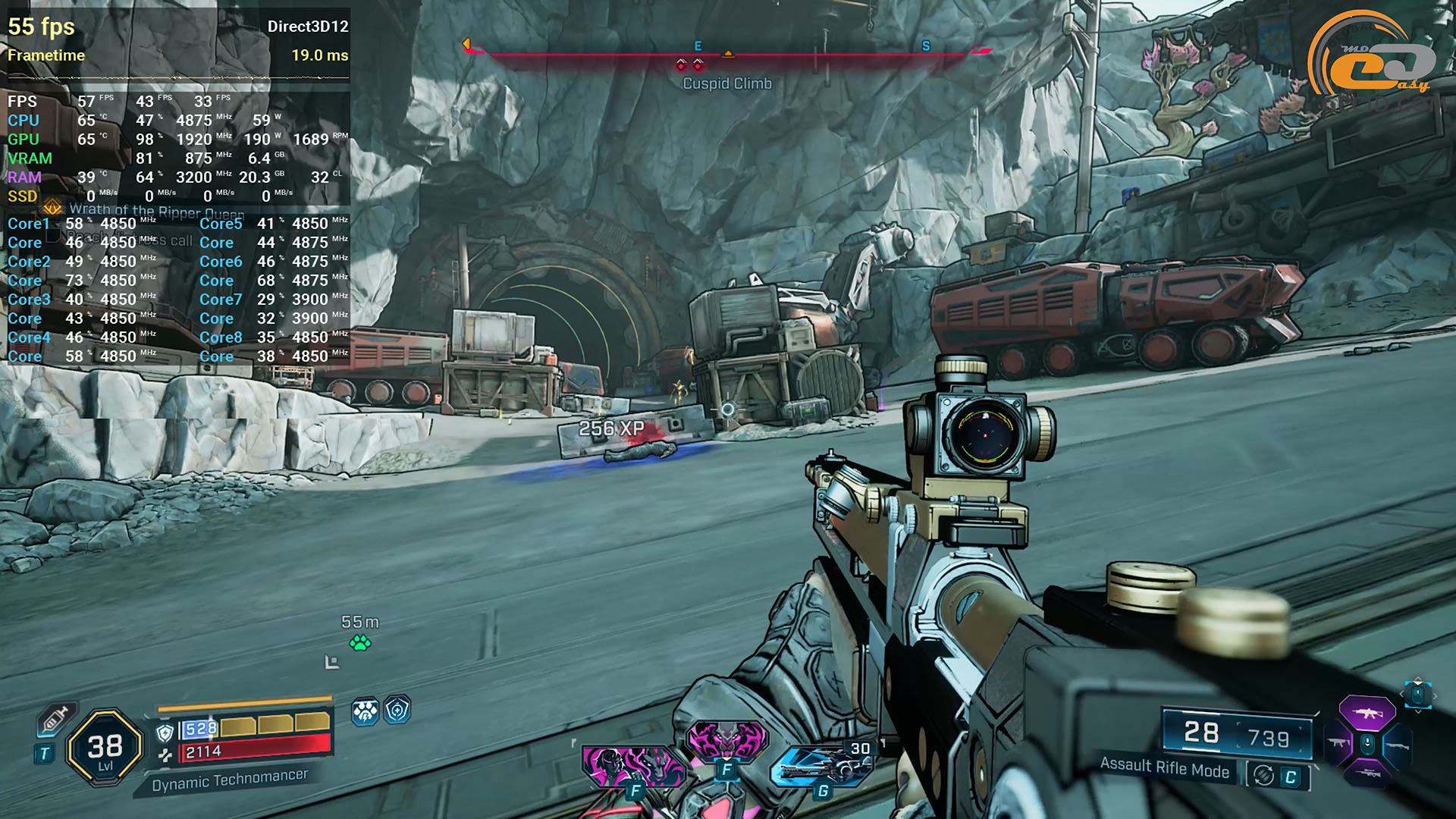Select the top assault rifle weapon slot
Screen dimensions: 1456x819
click(x=1367, y=713)
